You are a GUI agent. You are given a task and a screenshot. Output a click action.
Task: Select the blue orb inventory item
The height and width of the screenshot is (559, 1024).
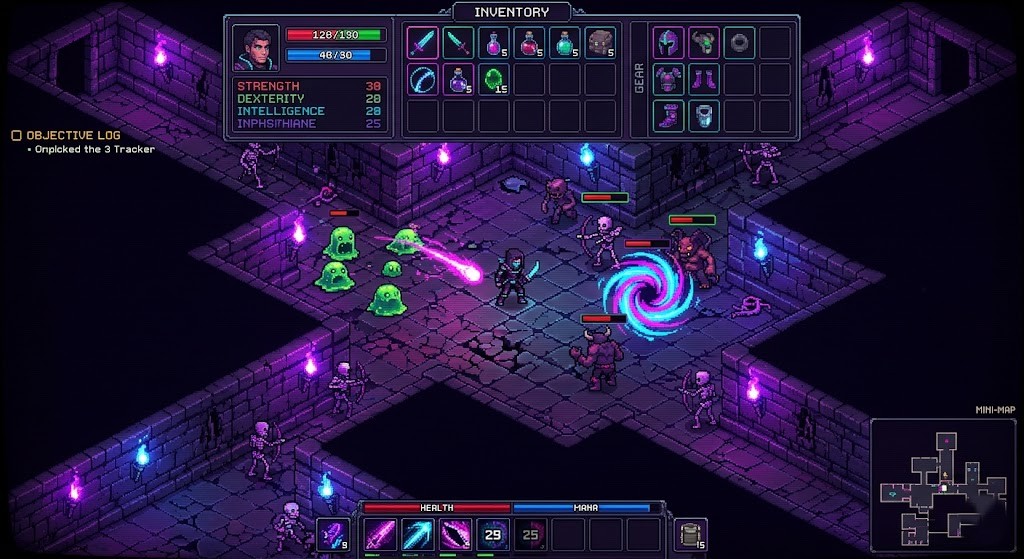pos(423,79)
